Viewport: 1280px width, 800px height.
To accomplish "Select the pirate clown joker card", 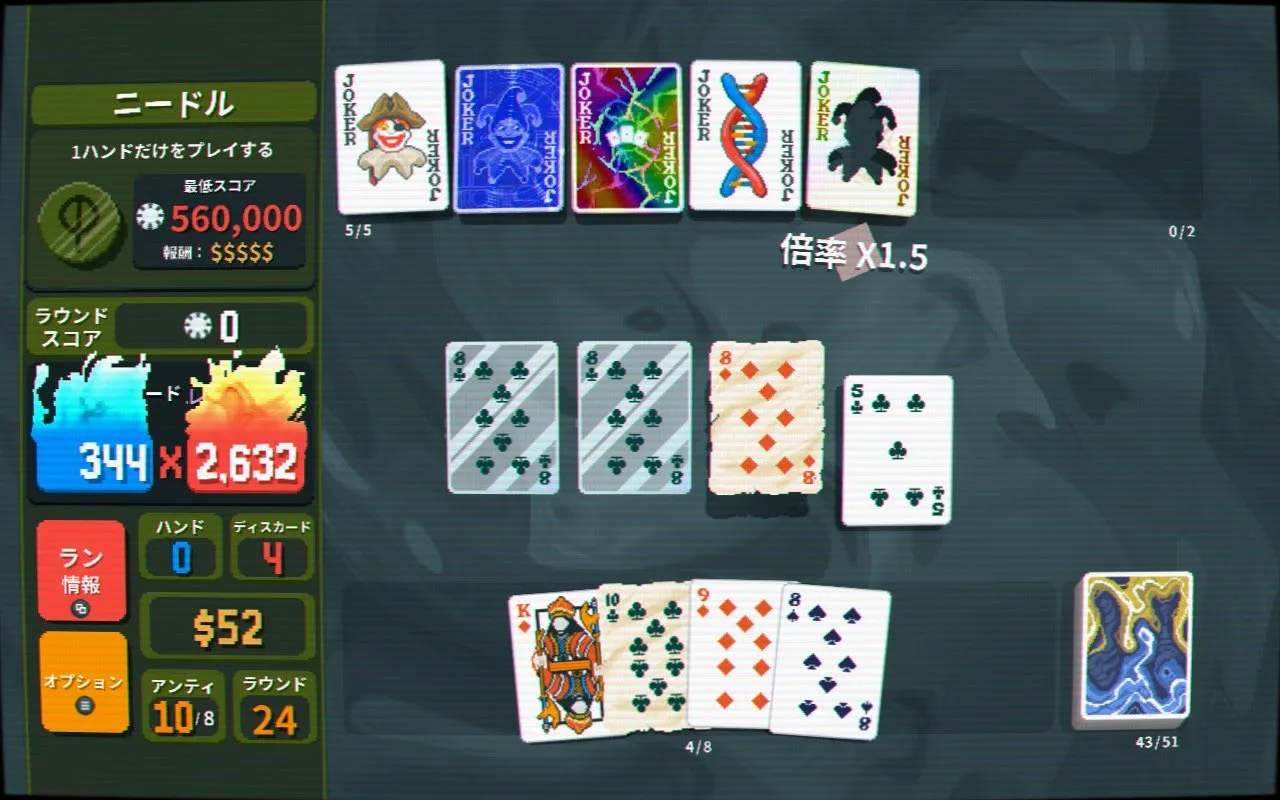I will click(391, 137).
